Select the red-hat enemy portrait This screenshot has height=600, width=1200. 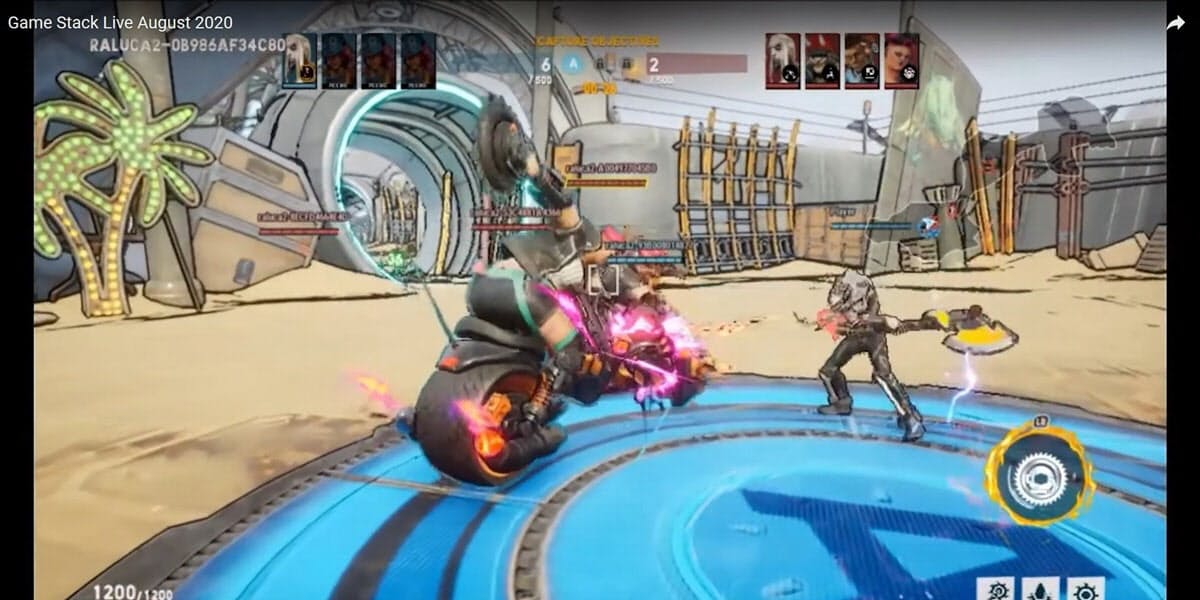tap(822, 60)
